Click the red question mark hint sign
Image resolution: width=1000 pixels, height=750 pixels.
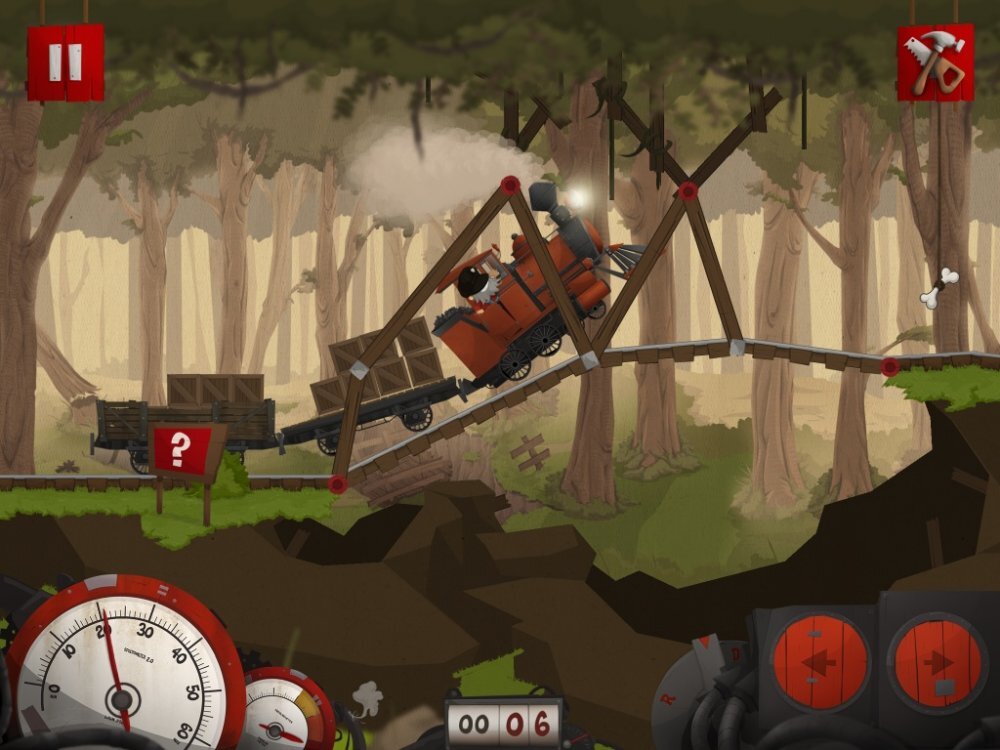(x=178, y=450)
